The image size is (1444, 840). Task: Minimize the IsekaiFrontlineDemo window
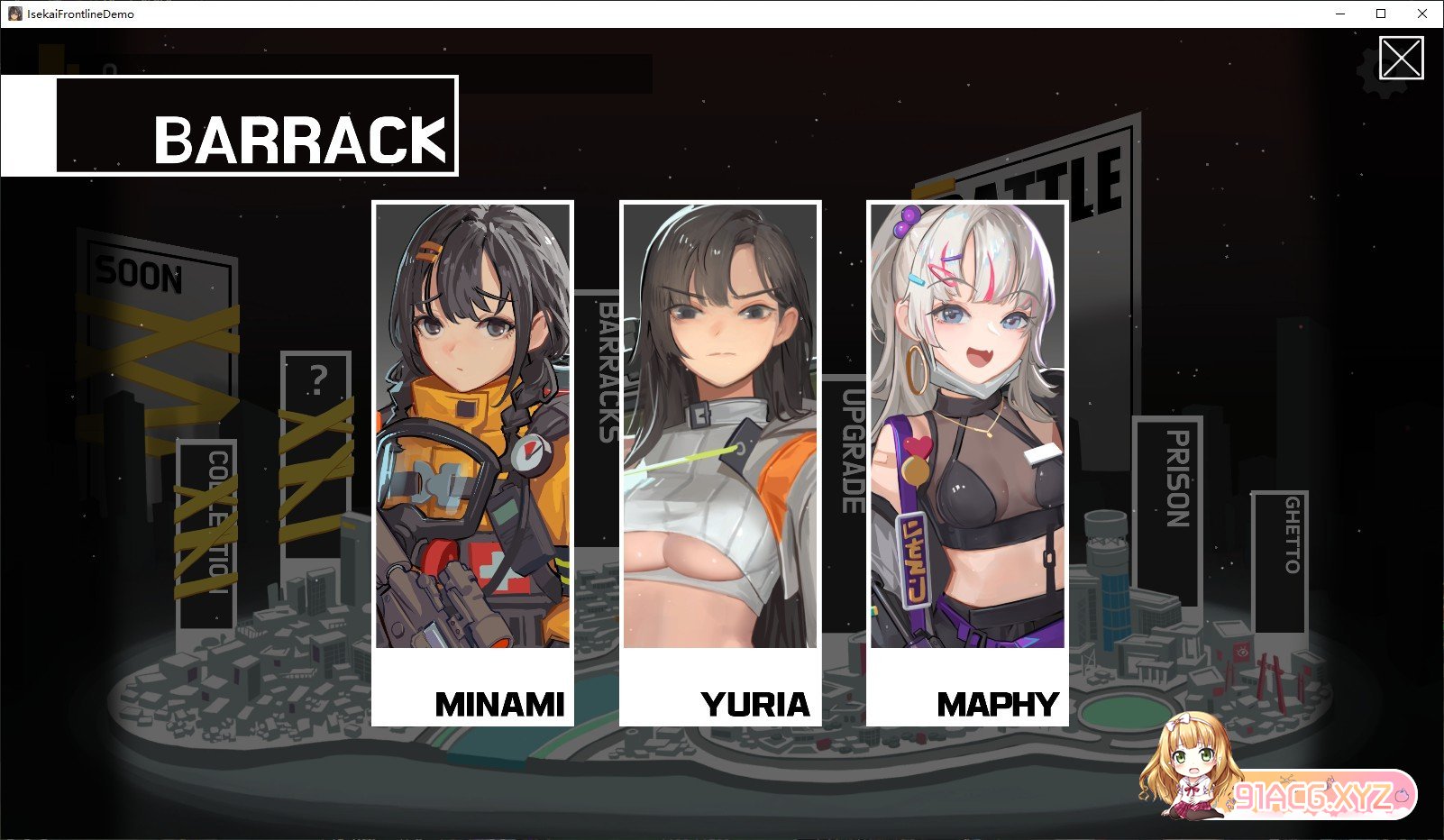click(1339, 14)
